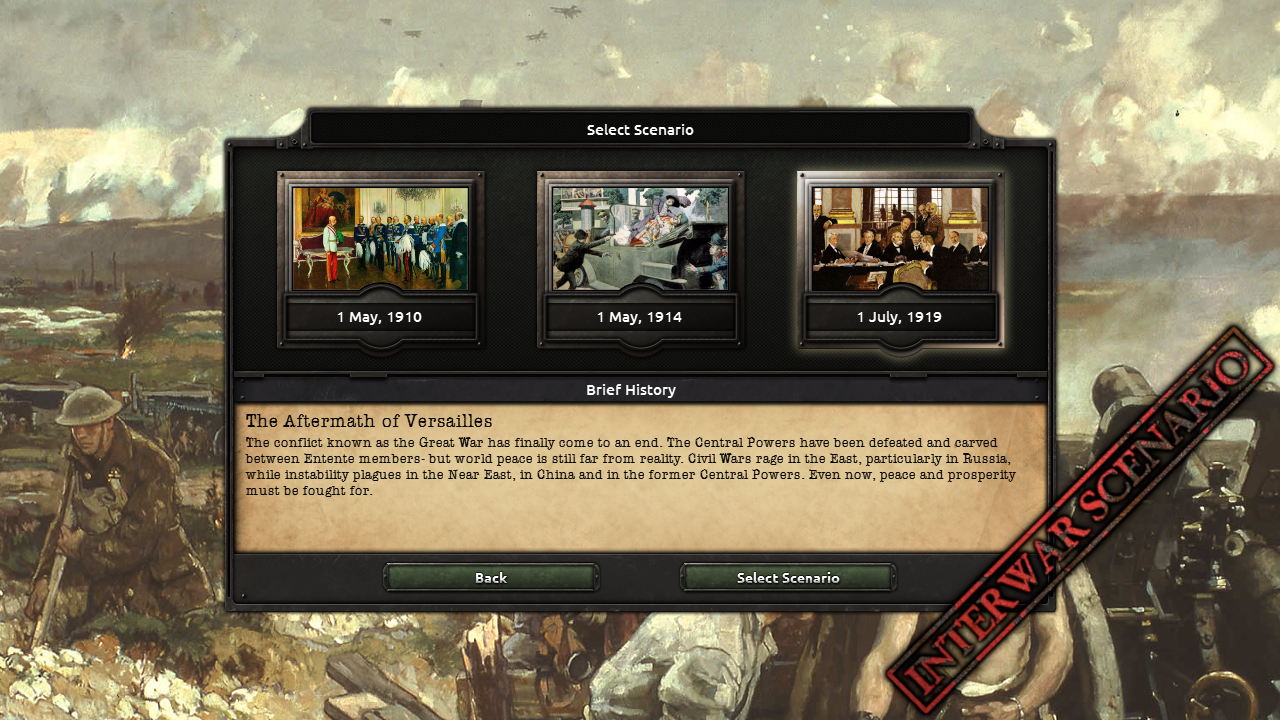Click the Treaty of Versailles signing image
The image size is (1280, 720).
pyautogui.click(x=901, y=238)
